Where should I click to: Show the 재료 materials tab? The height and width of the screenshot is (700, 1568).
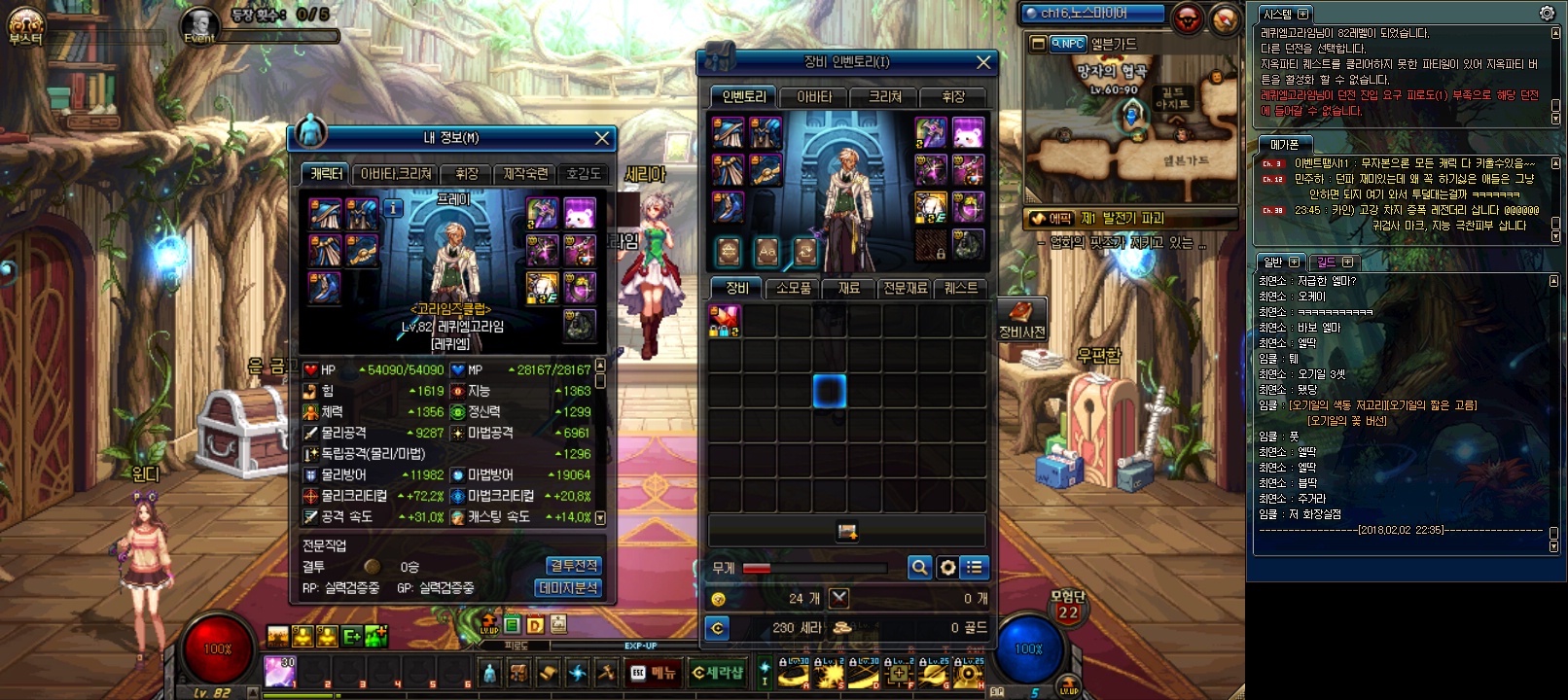[849, 288]
